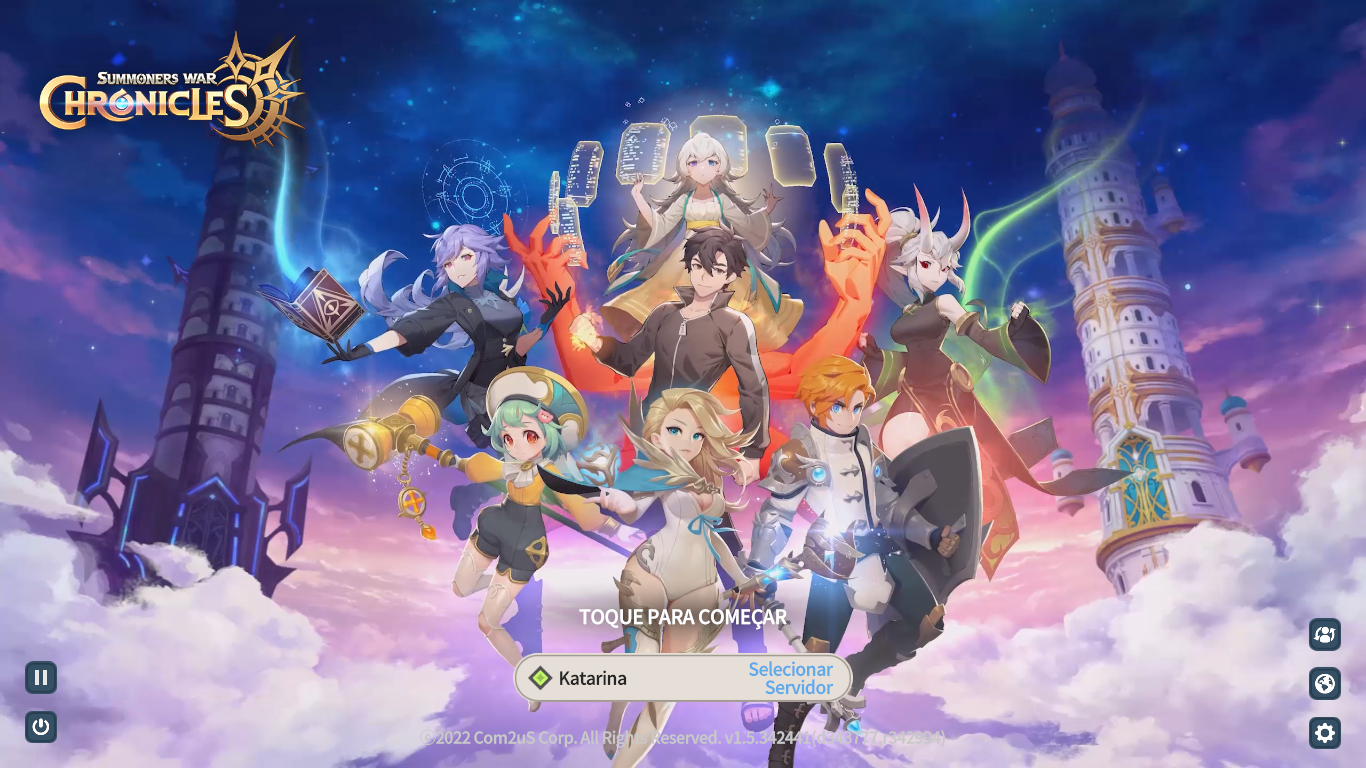
Task: Click the power icon to quit
Action: coord(41,727)
